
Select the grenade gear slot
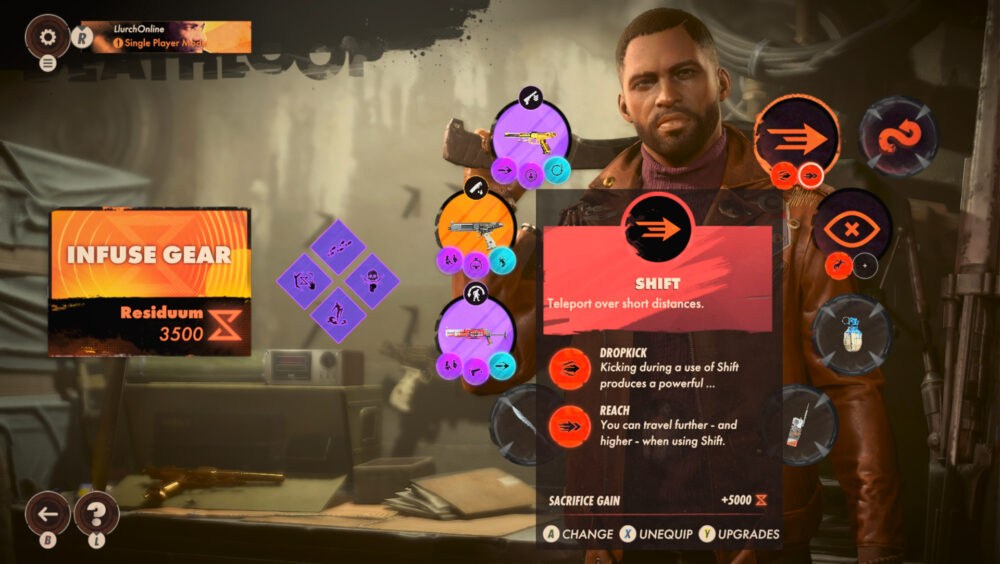(x=851, y=334)
